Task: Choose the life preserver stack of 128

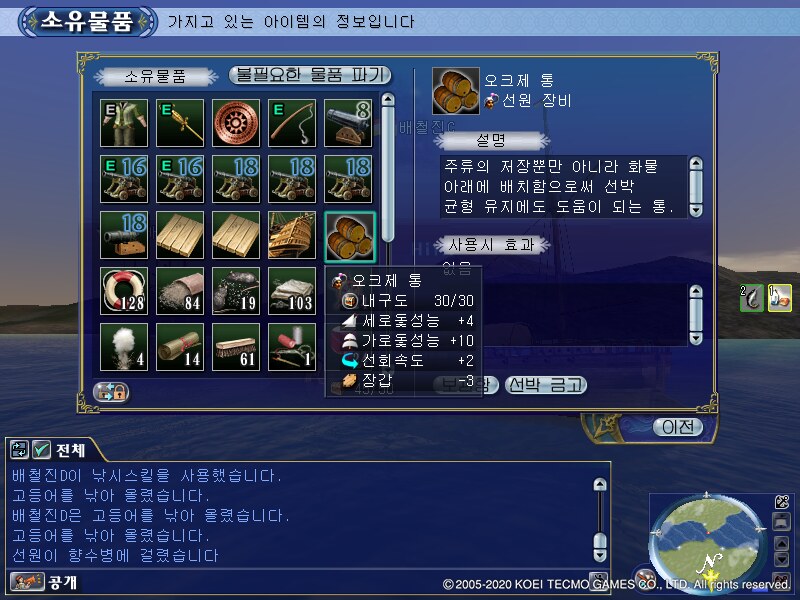Action: [124, 292]
